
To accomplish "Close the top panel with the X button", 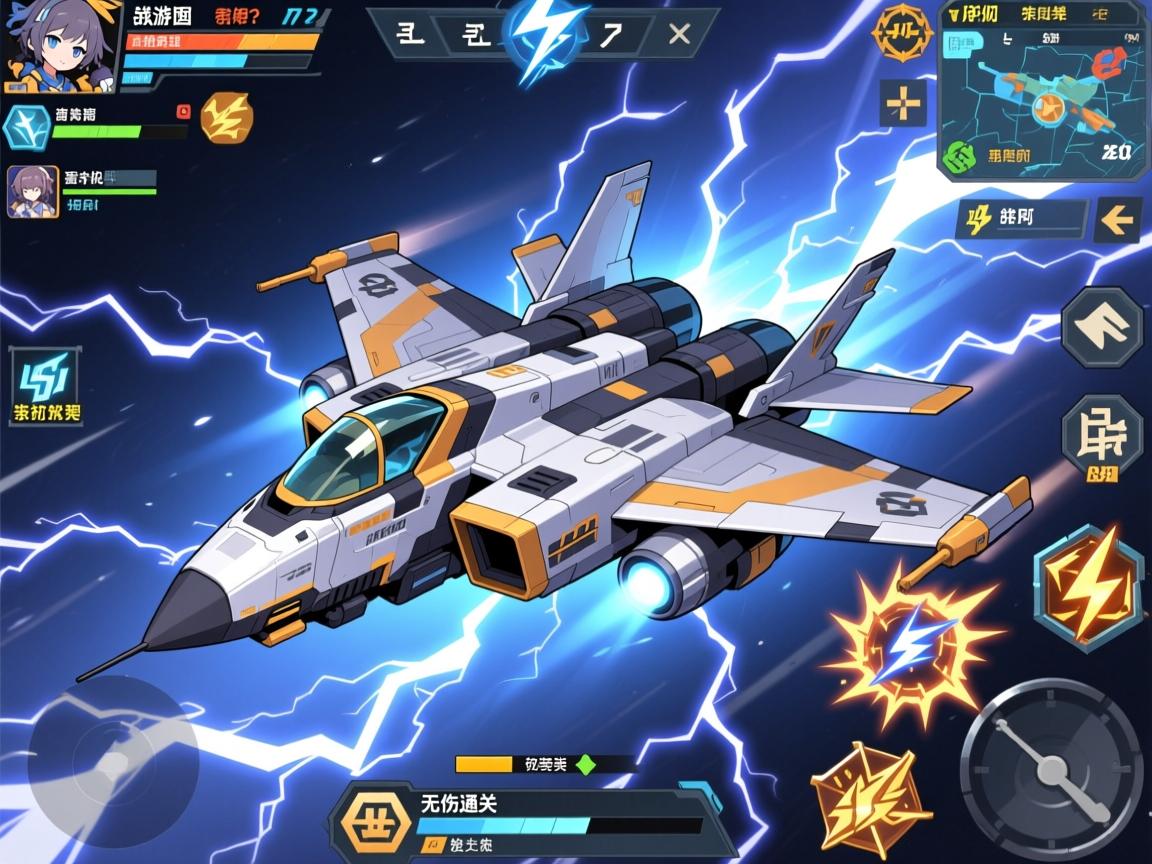I will (x=679, y=35).
